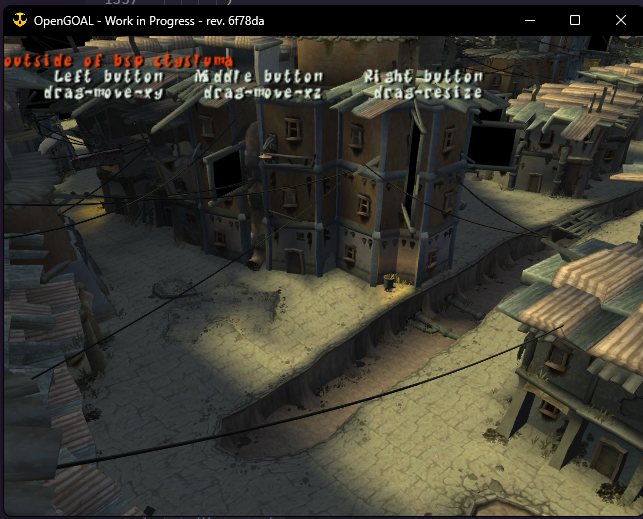Screen dimensions: 643x519
Task: Close the OpenGOAL window
Action: (620, 20)
